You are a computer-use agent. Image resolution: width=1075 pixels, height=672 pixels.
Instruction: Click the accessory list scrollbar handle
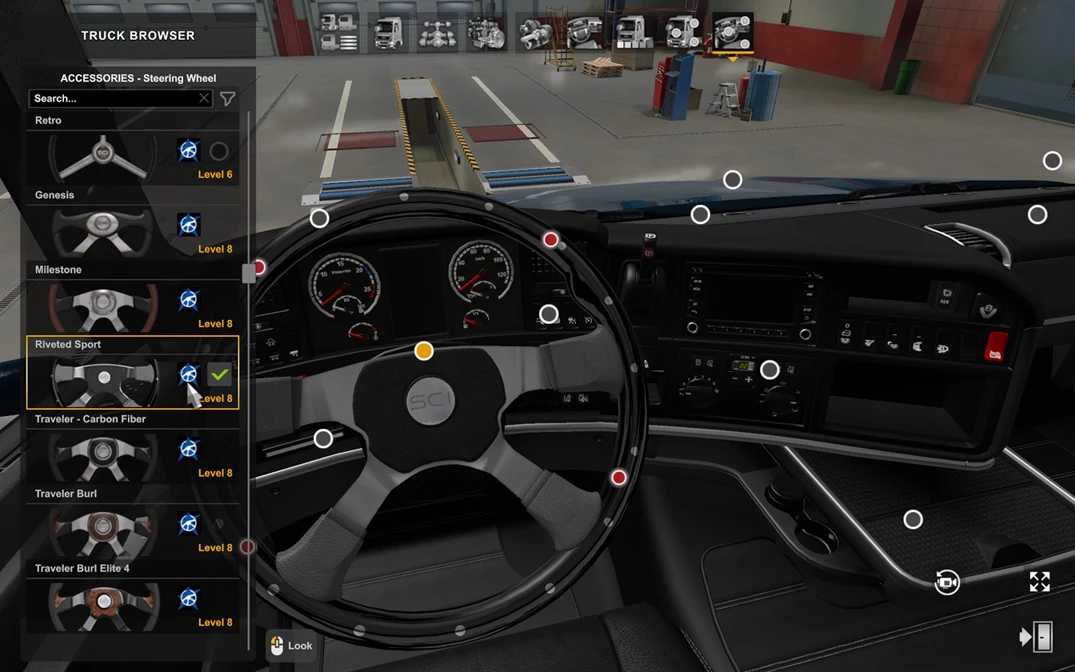[x=249, y=272]
